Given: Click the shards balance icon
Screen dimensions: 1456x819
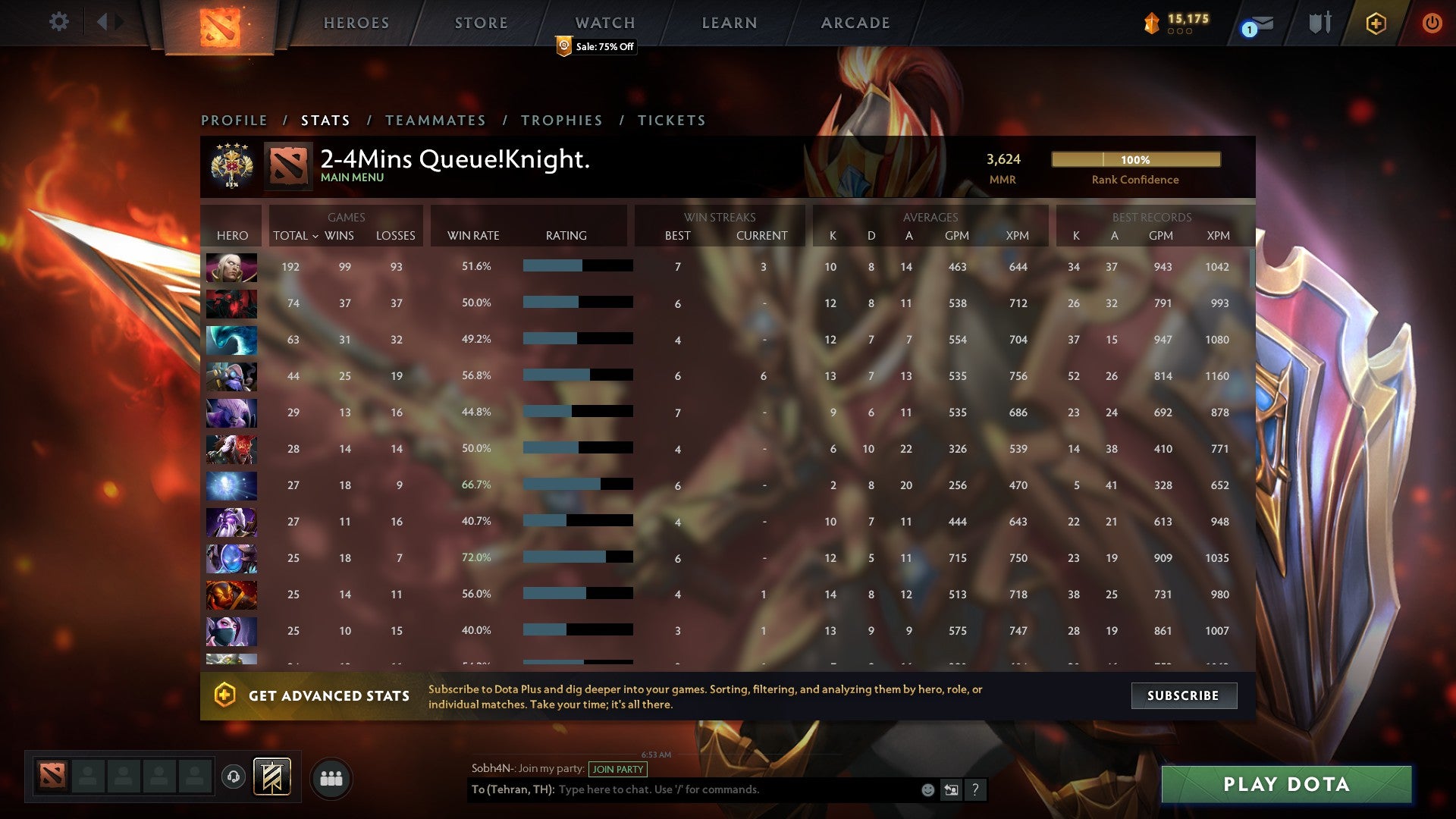Looking at the screenshot, I should point(1151,23).
